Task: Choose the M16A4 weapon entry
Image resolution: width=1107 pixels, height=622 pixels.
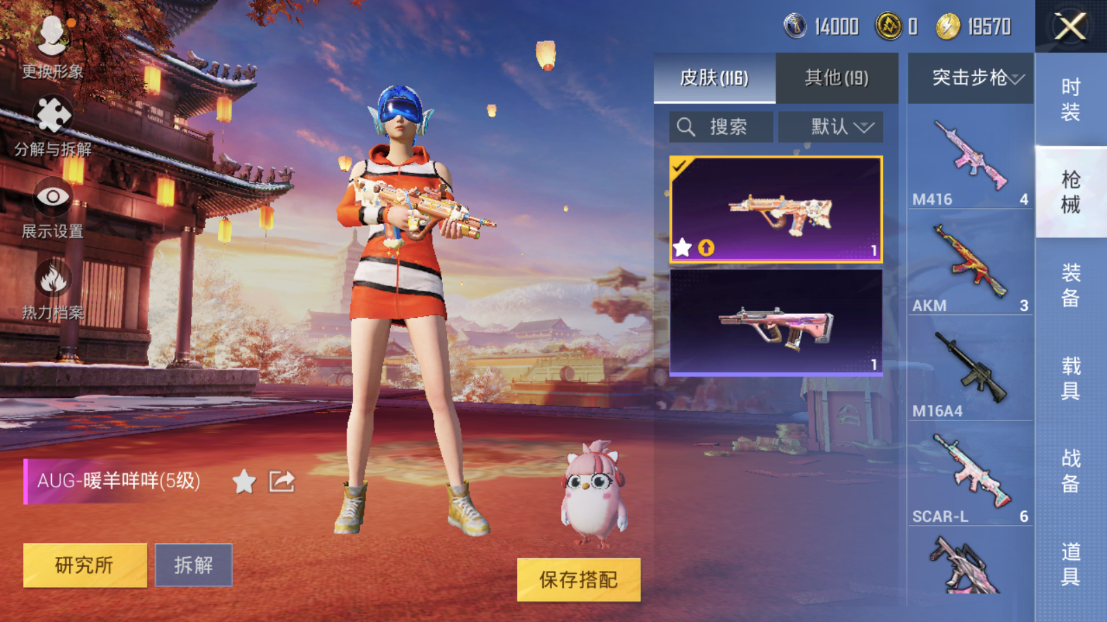Action: tap(969, 373)
